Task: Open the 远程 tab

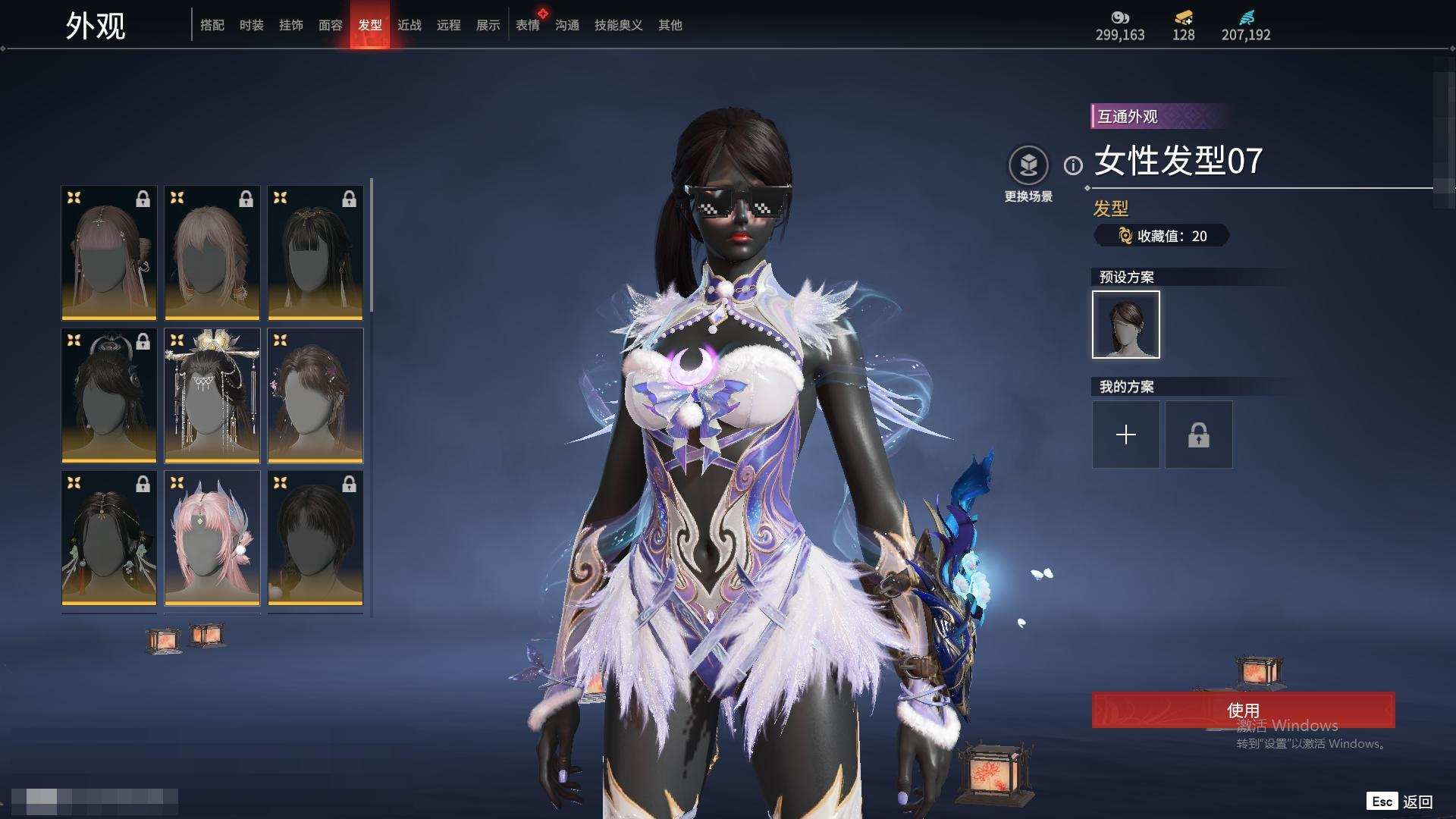Action: [x=448, y=25]
